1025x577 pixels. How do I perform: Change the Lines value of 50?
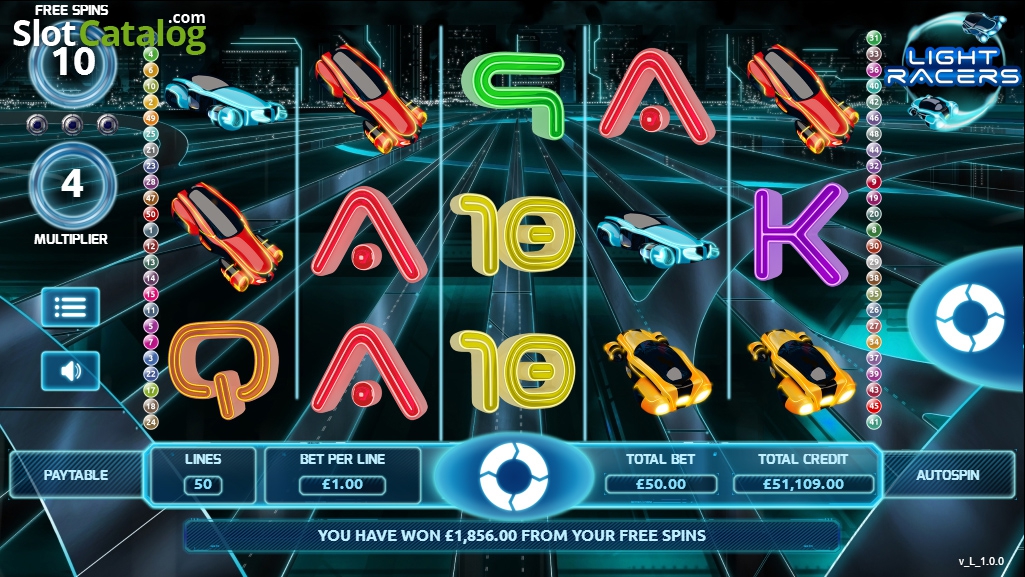tap(203, 485)
